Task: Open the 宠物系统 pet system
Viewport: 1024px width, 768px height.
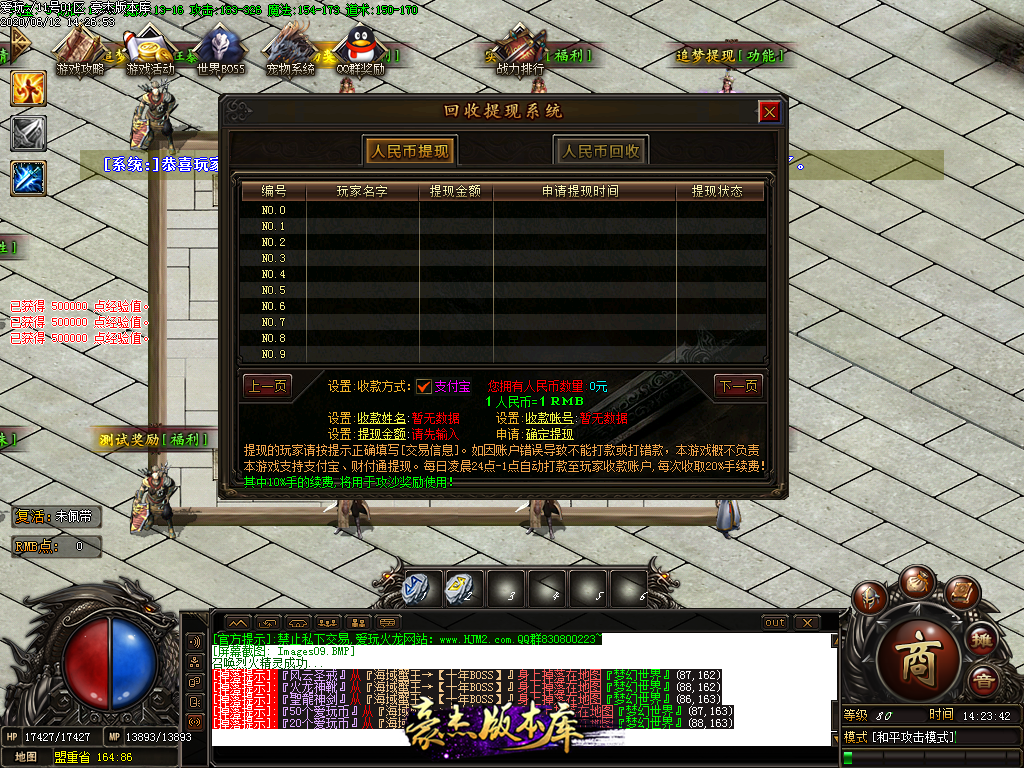Action: tap(290, 52)
